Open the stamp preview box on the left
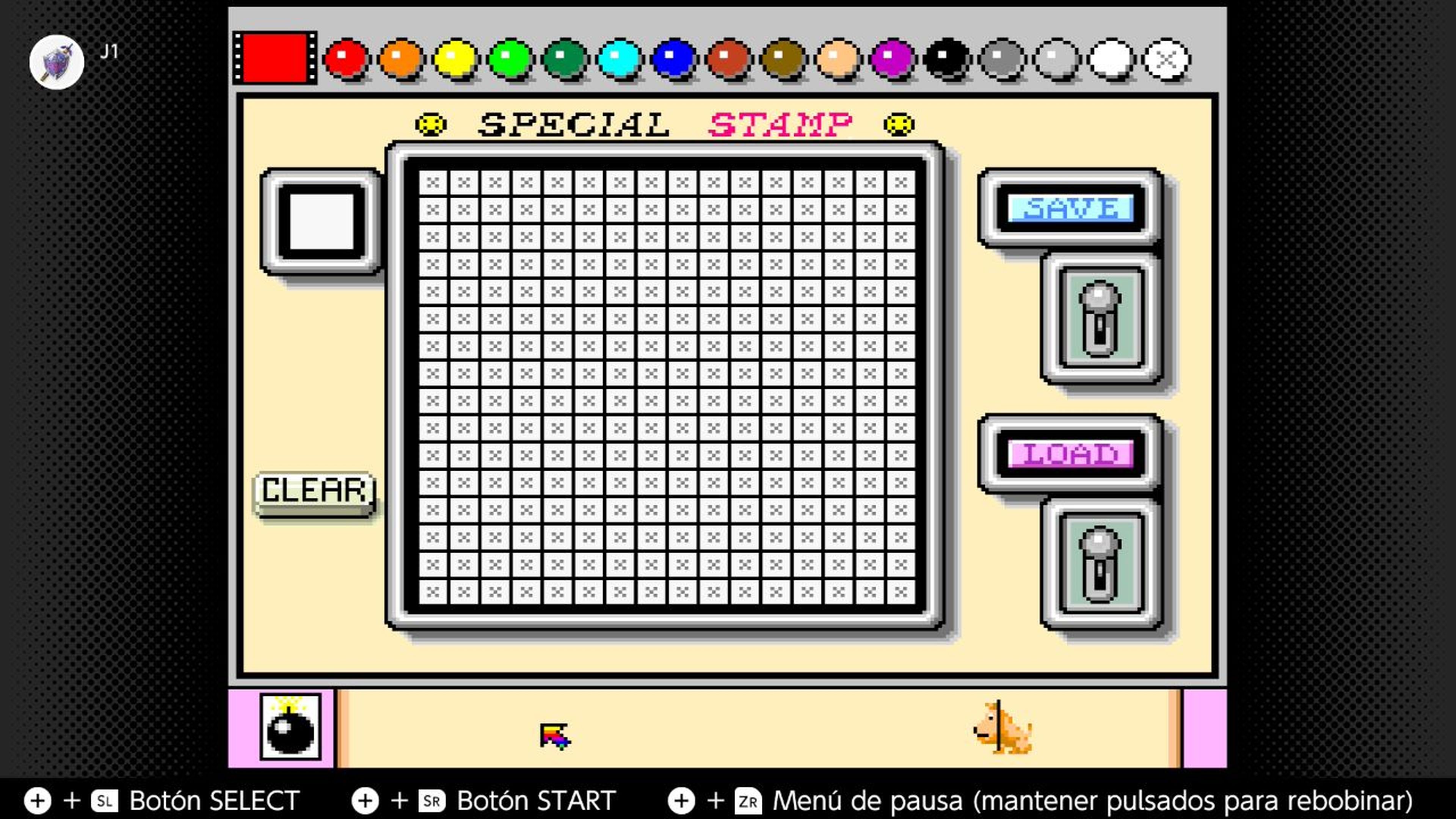 click(x=322, y=220)
